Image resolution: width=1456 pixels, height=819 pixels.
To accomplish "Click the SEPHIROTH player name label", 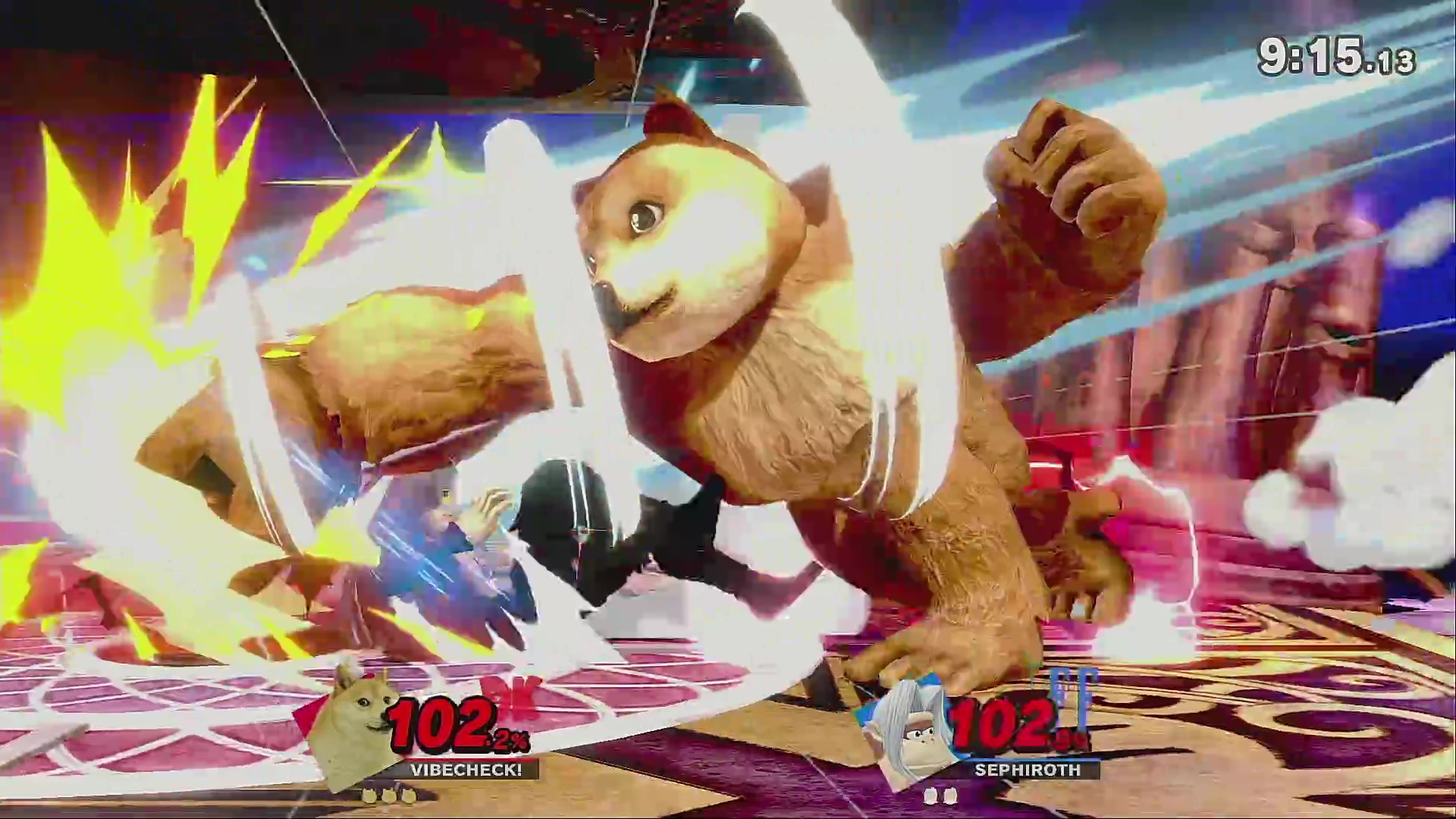I will (1026, 770).
